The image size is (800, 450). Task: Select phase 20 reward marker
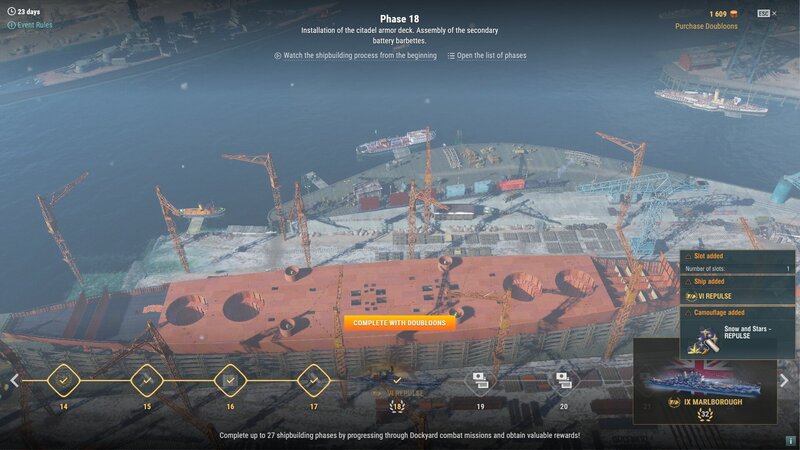tap(564, 381)
